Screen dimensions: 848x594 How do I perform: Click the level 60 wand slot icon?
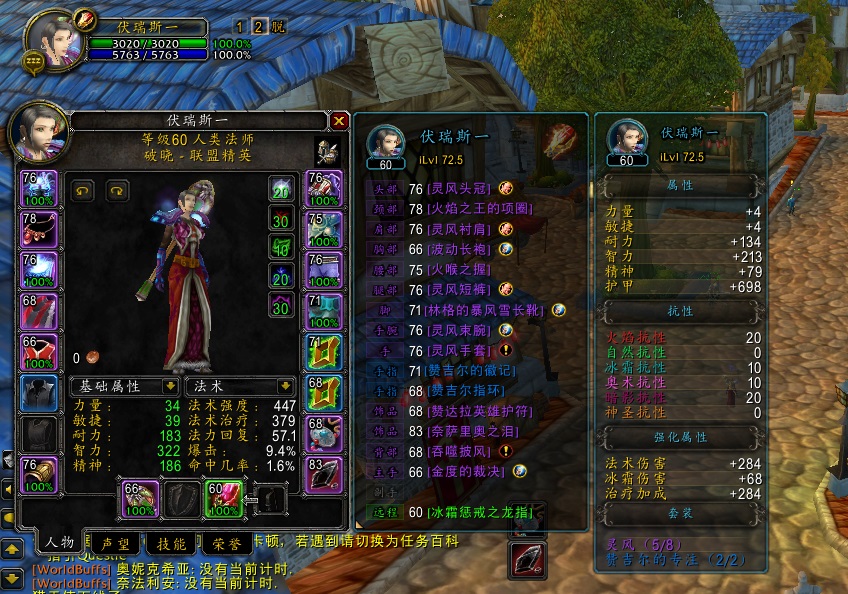pos(224,499)
